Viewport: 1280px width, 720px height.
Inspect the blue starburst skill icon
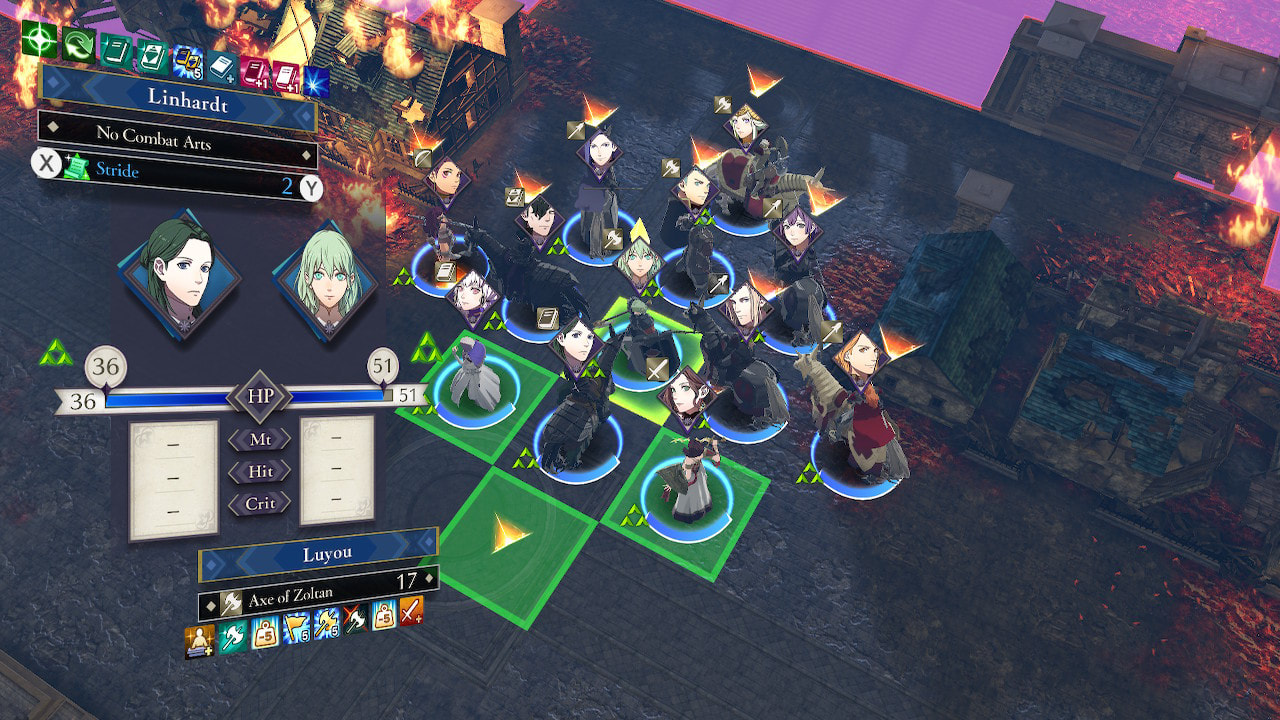tap(318, 80)
